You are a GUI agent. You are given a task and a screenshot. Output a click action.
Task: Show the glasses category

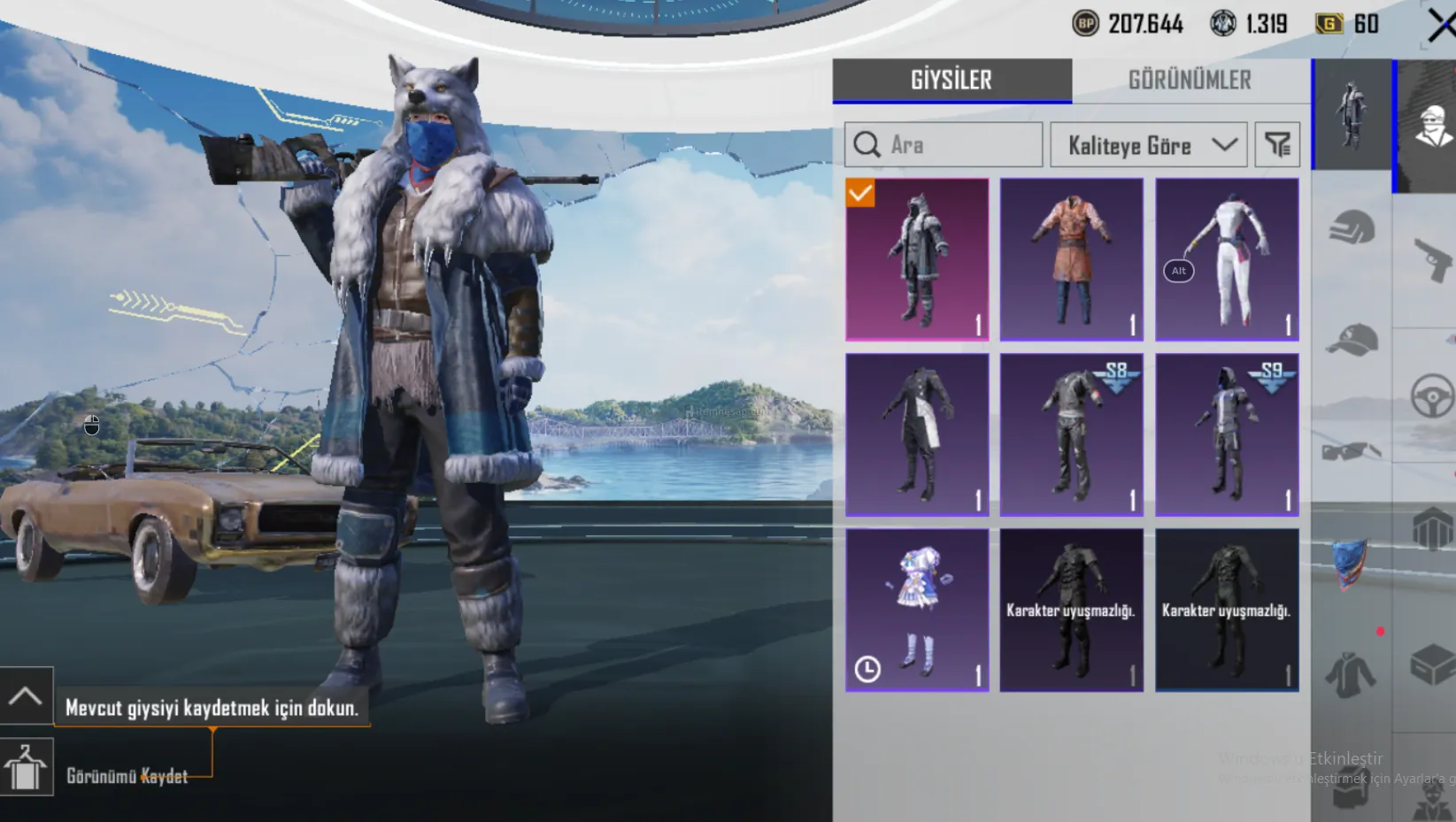(x=1351, y=451)
